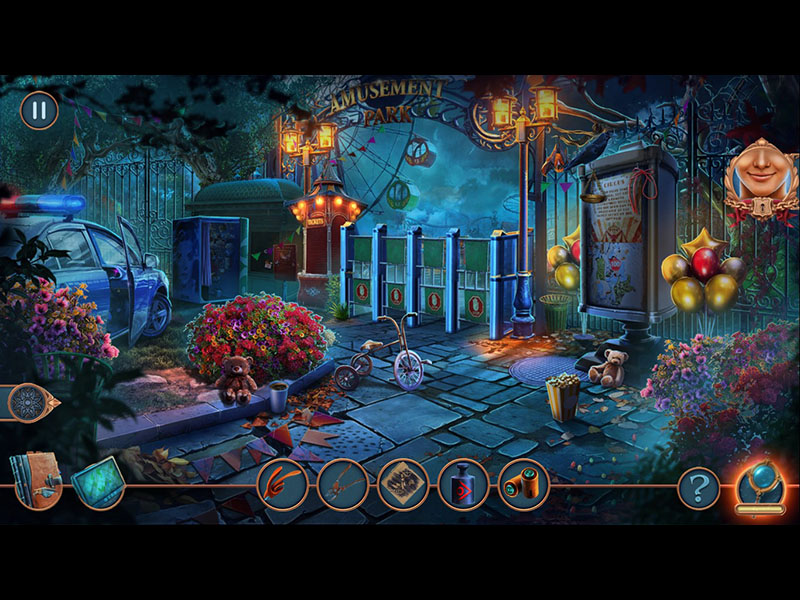
Task: Ask for a hint with question mark button
Action: [x=698, y=487]
